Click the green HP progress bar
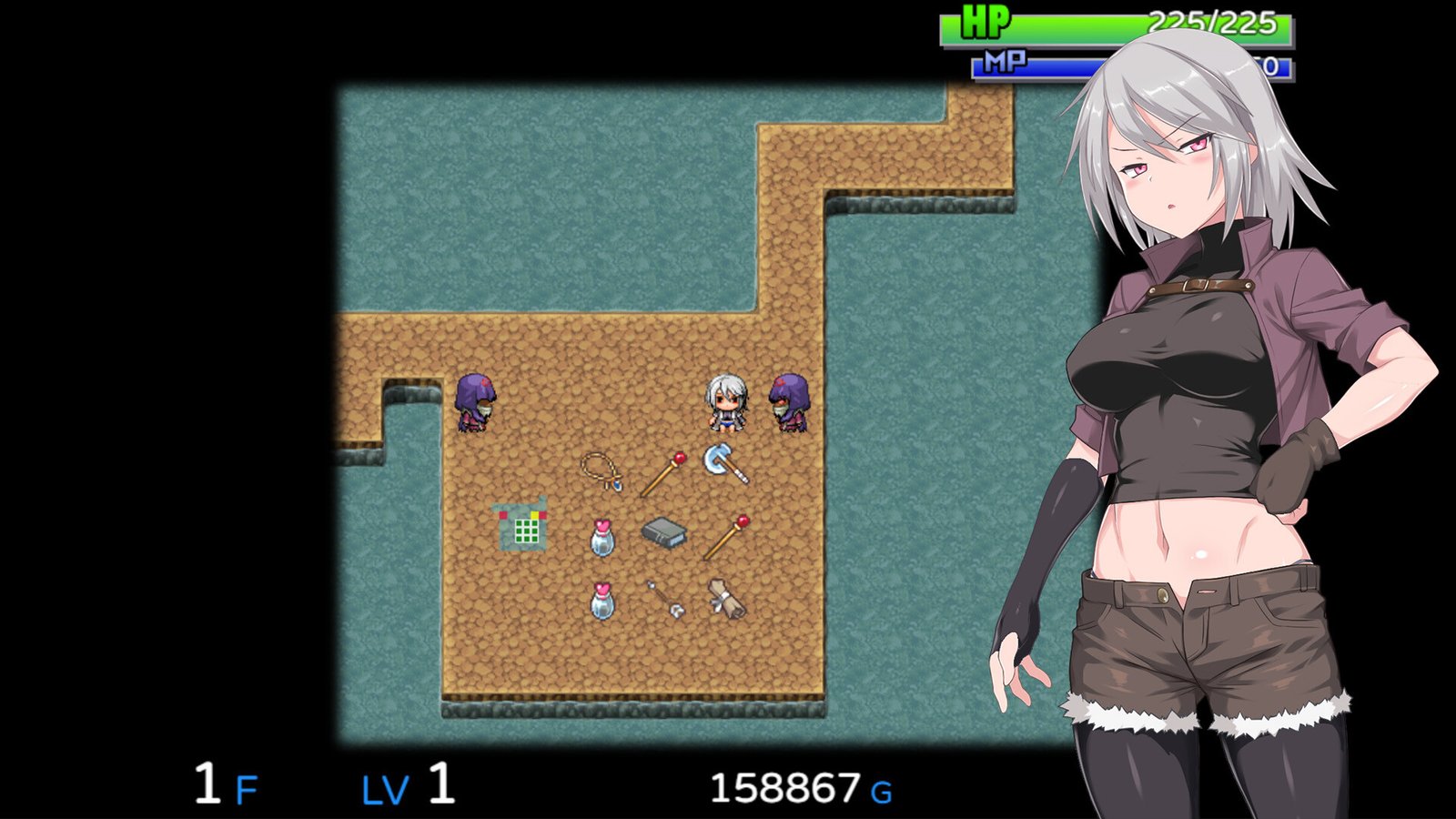The width and height of the screenshot is (1456, 819). click(x=1092, y=25)
